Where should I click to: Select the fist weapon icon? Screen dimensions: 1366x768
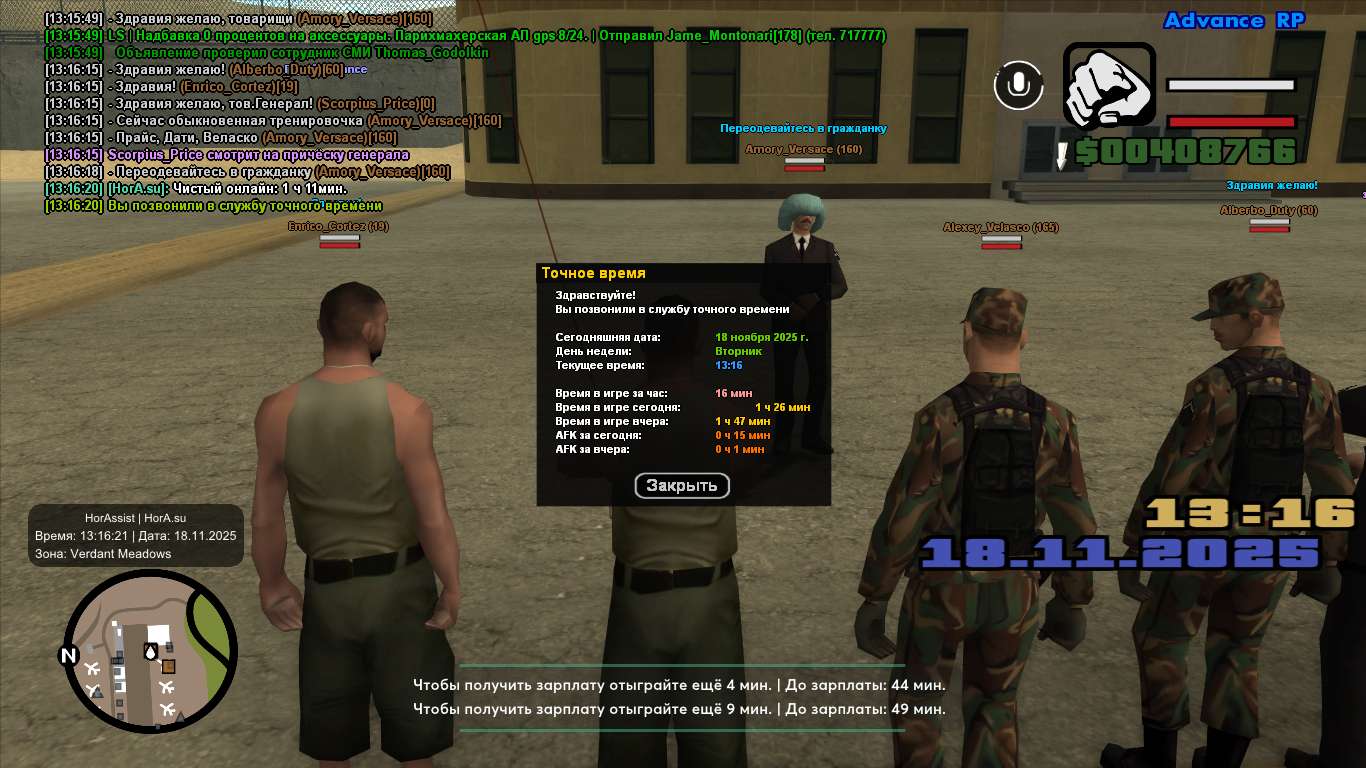[1108, 85]
